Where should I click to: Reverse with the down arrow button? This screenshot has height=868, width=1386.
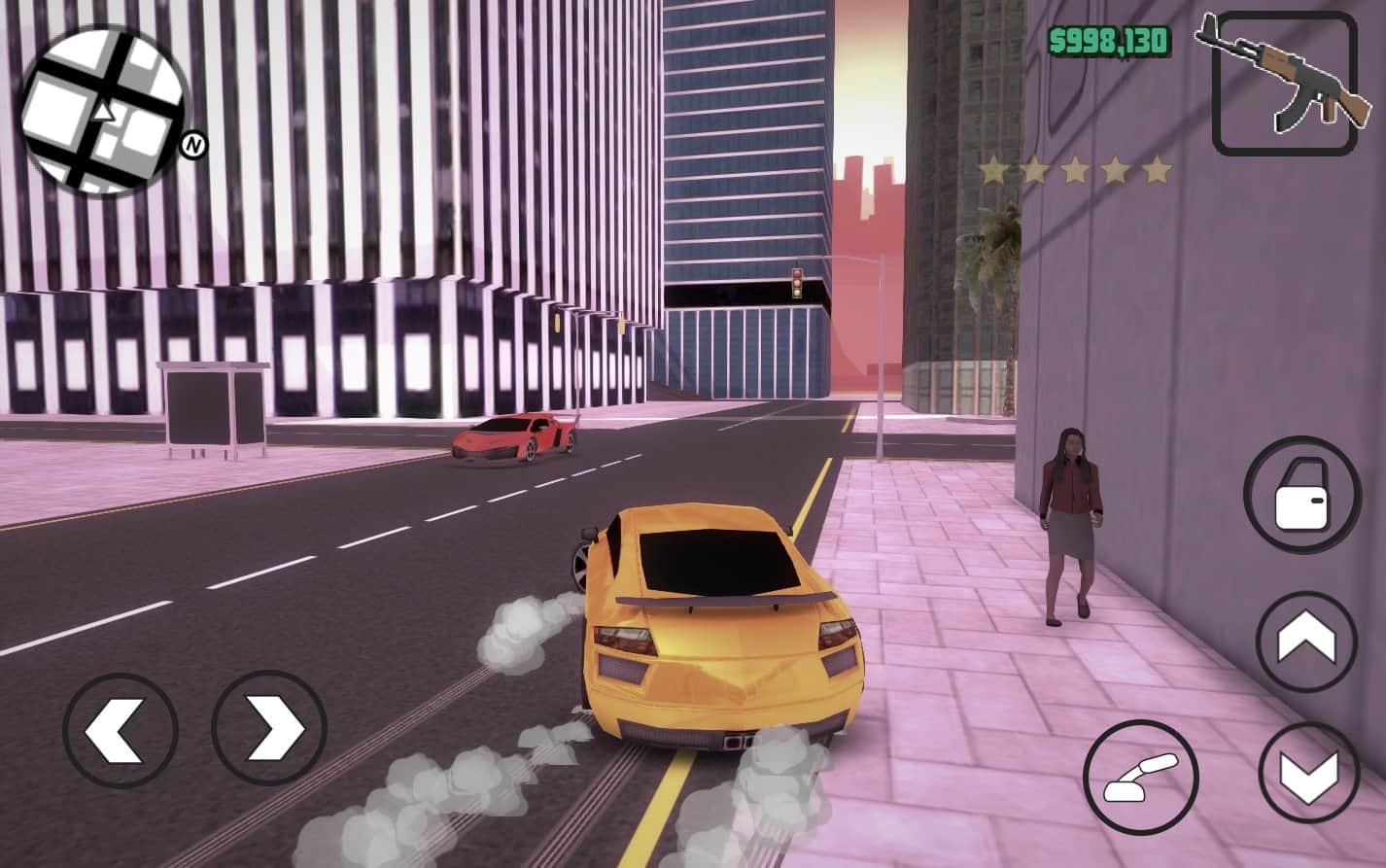coord(1308,773)
